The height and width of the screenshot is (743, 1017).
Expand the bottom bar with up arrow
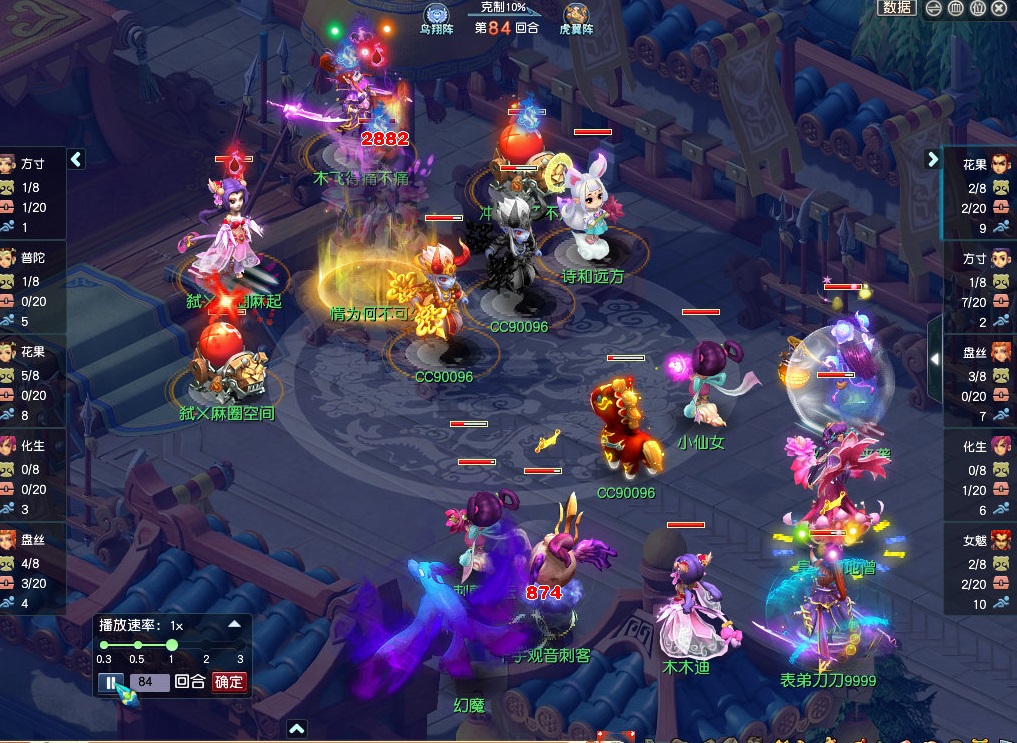tap(296, 729)
